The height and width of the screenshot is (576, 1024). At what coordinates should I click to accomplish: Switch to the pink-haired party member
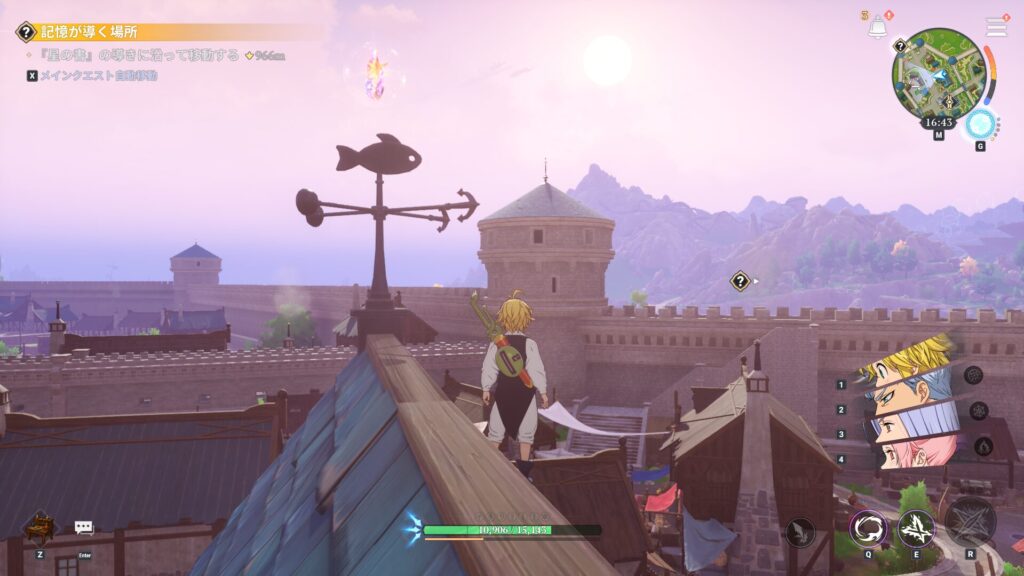[912, 453]
